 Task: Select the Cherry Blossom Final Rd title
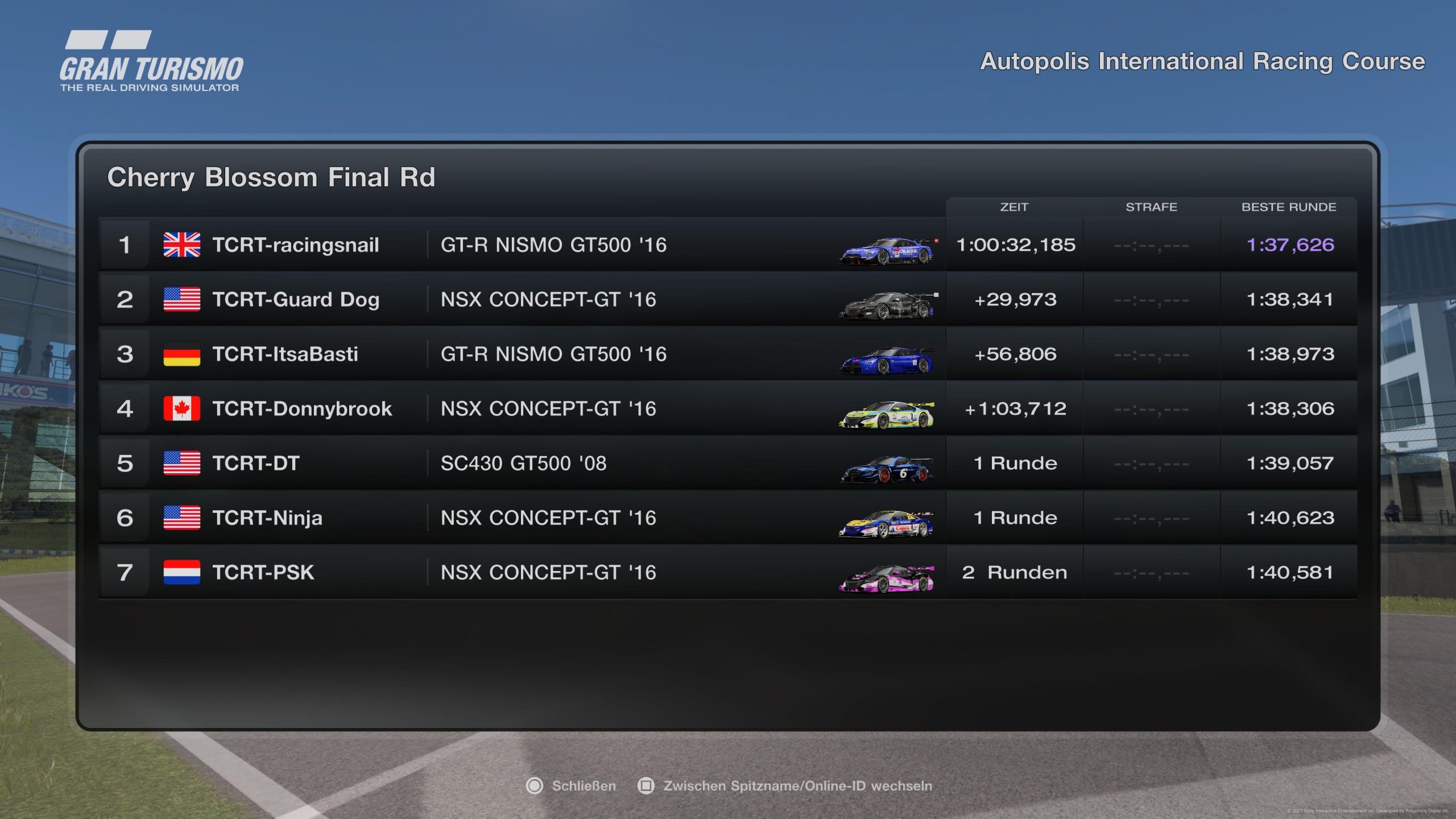(272, 177)
